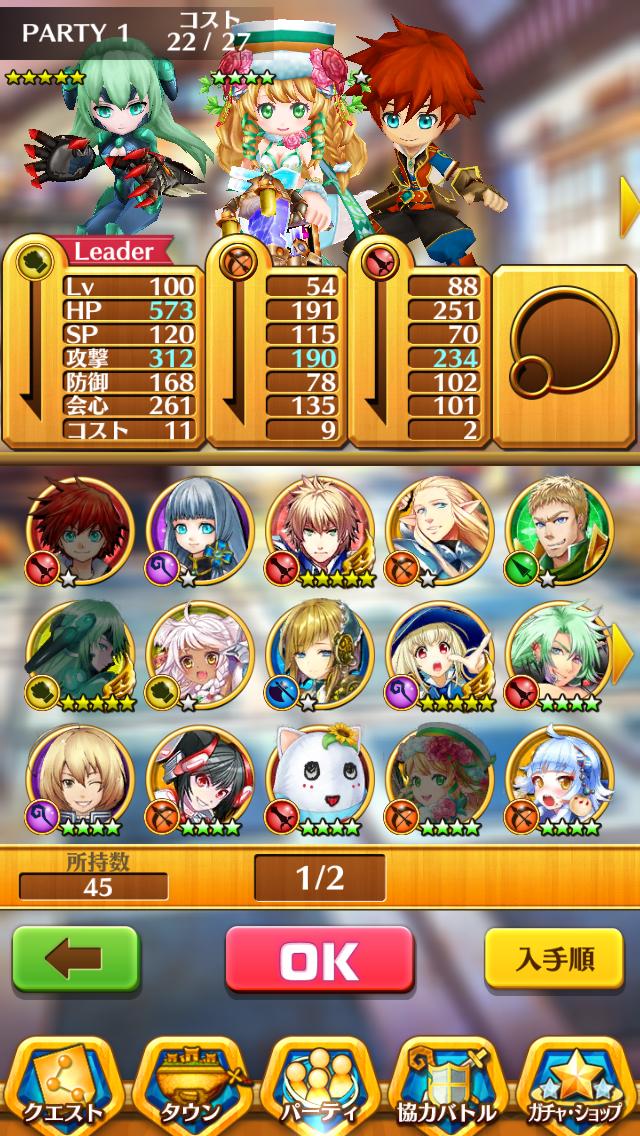This screenshot has height=1136, width=640.
Task: Open the パーティ party menu
Action: point(320,1085)
